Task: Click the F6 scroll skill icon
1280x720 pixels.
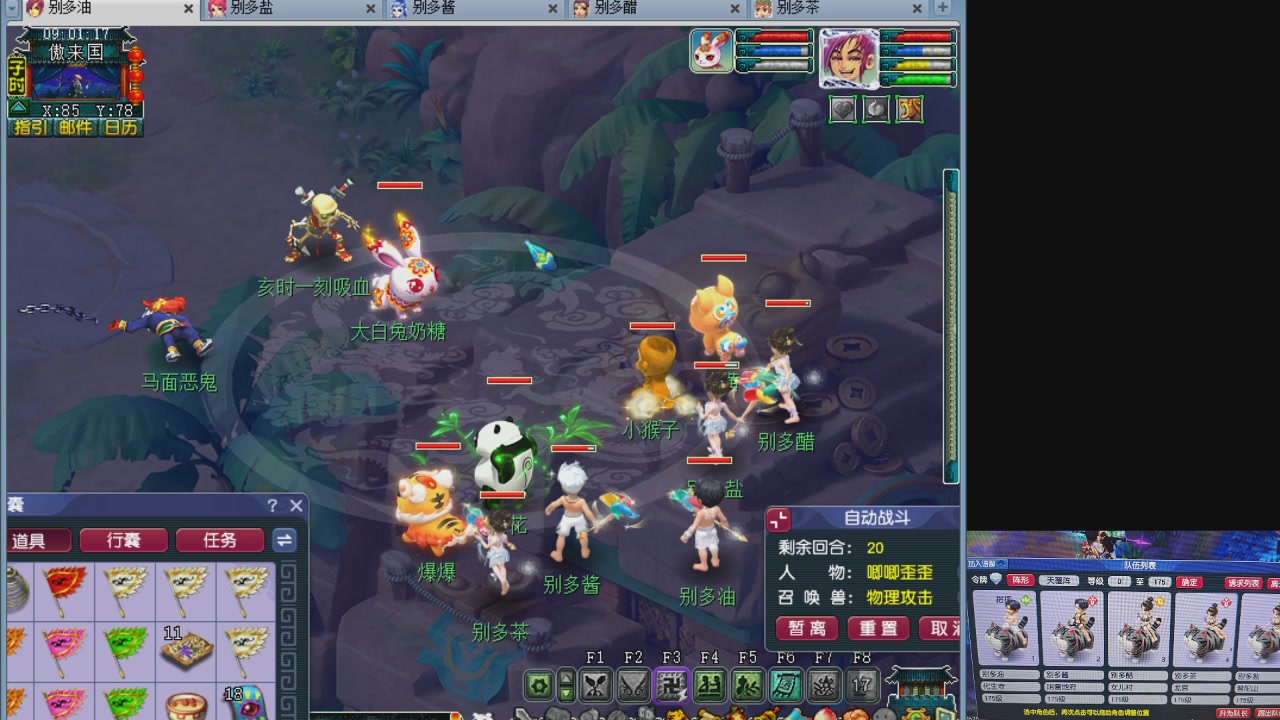Action: [786, 685]
